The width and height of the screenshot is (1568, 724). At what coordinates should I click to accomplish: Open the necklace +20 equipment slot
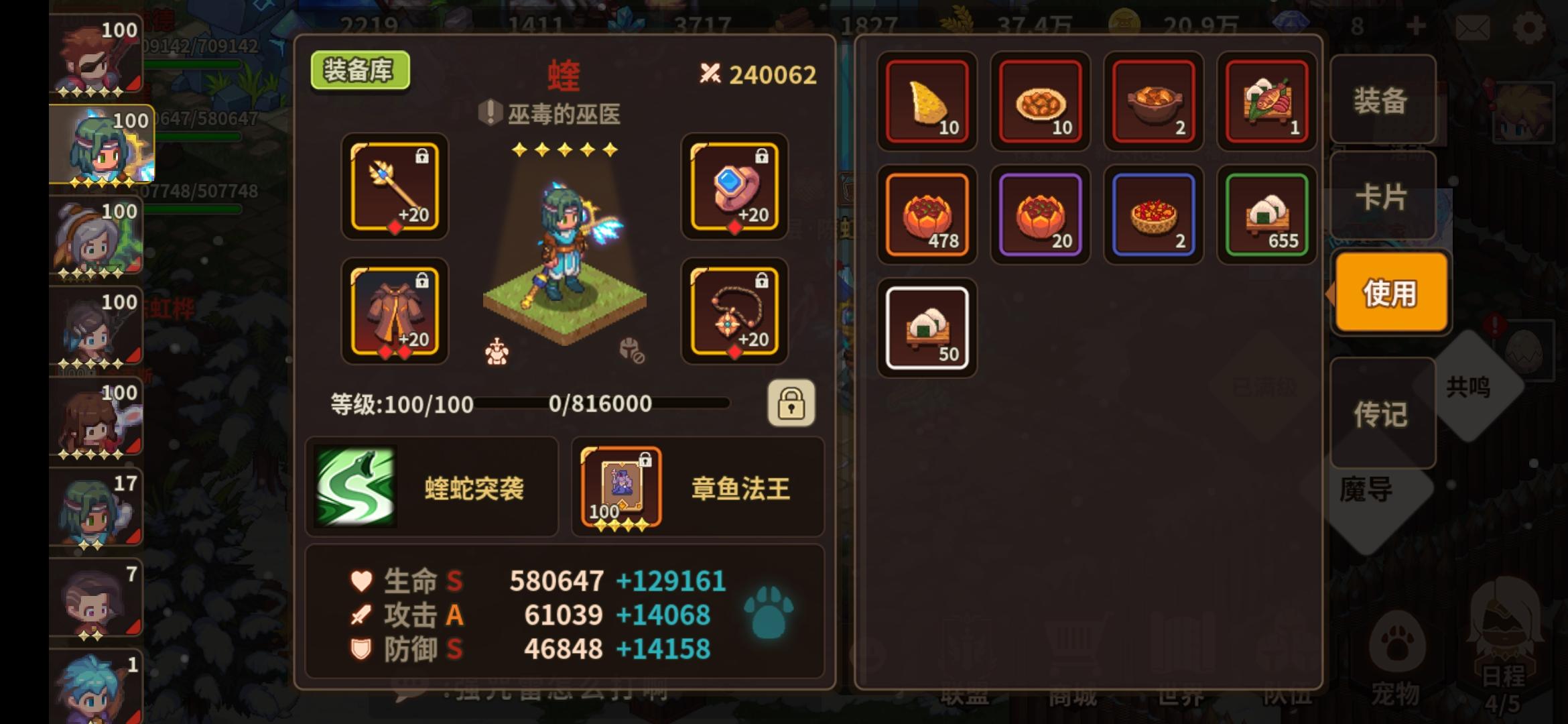click(735, 312)
